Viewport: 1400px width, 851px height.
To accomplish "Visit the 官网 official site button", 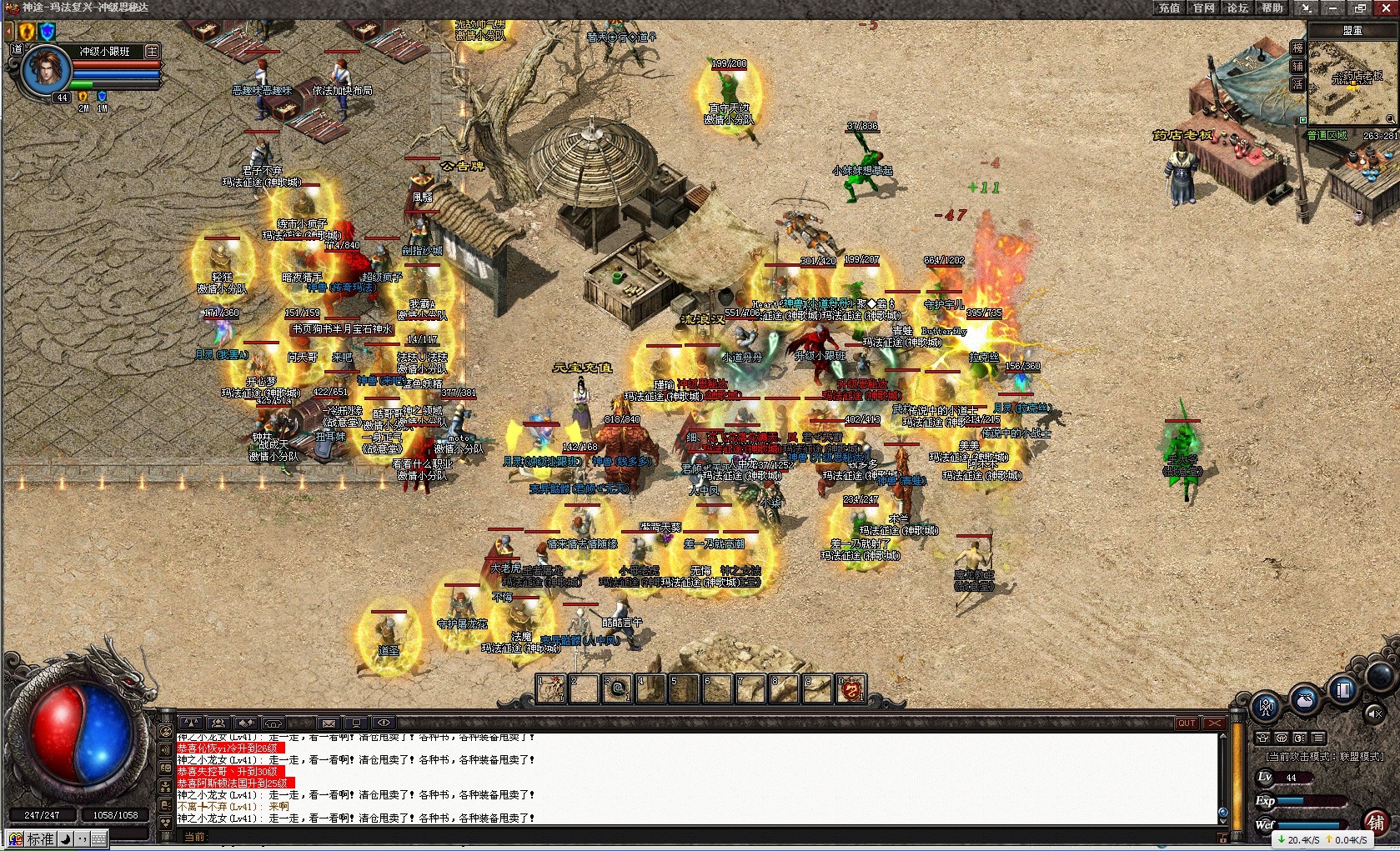I will pyautogui.click(x=1203, y=8).
